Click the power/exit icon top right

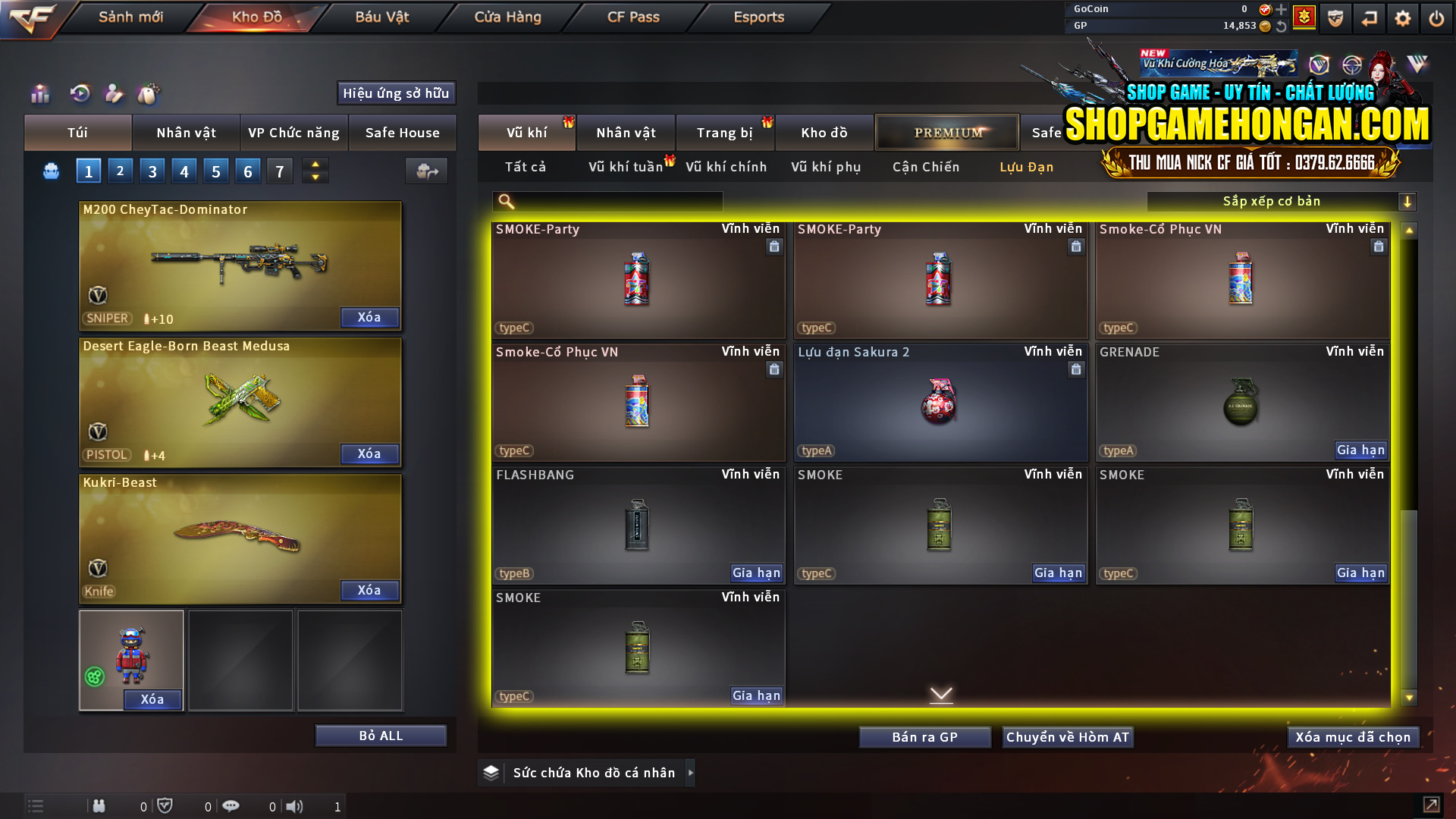(1436, 17)
